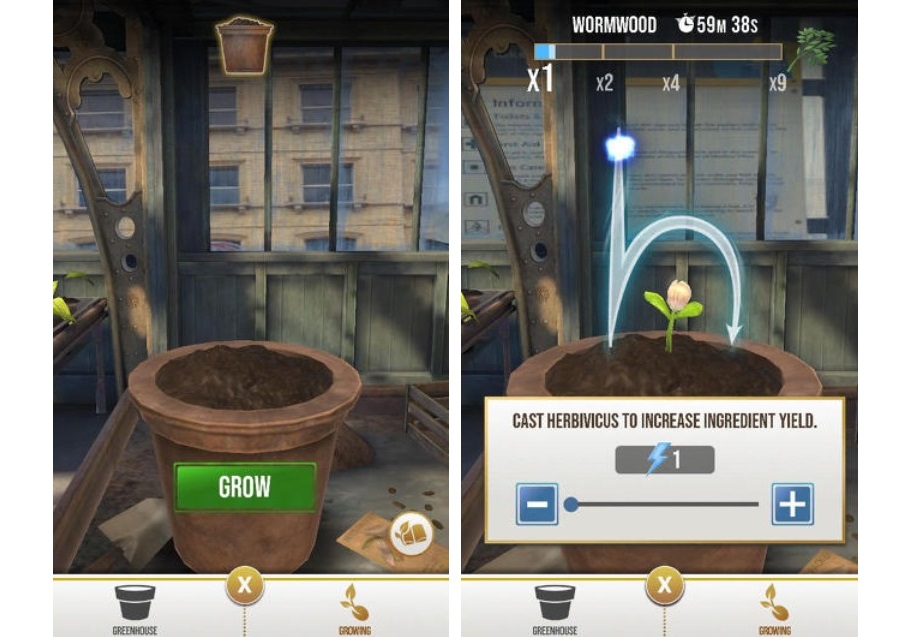Image resolution: width=917 pixels, height=637 pixels.
Task: Click the Herbivicus energy slider track
Action: tap(664, 504)
